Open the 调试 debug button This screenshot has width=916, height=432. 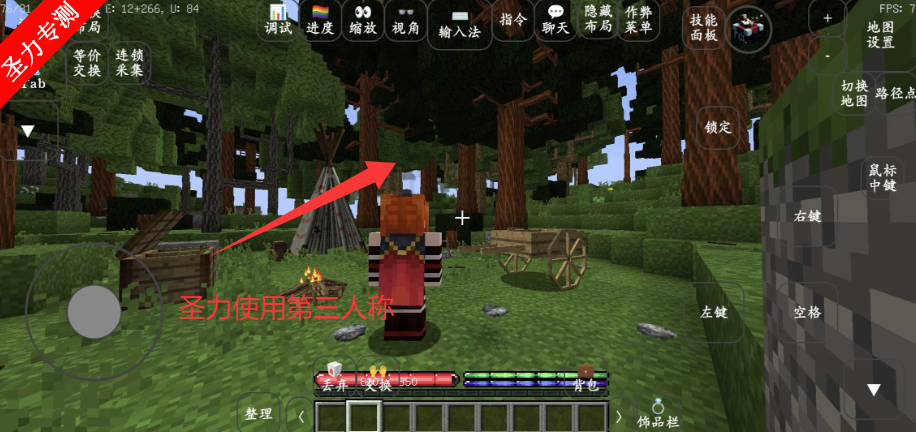[x=278, y=20]
